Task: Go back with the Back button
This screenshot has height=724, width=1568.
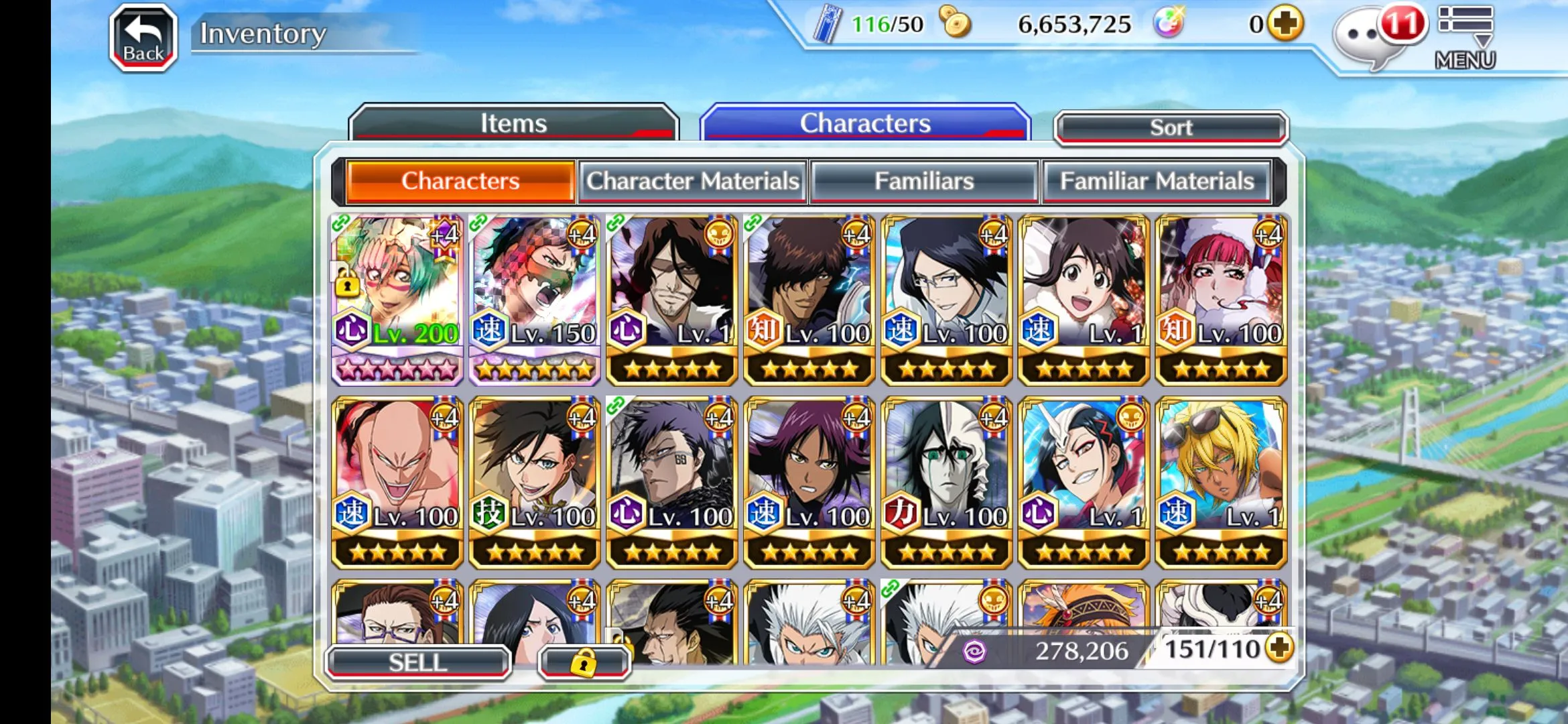Action: [143, 38]
